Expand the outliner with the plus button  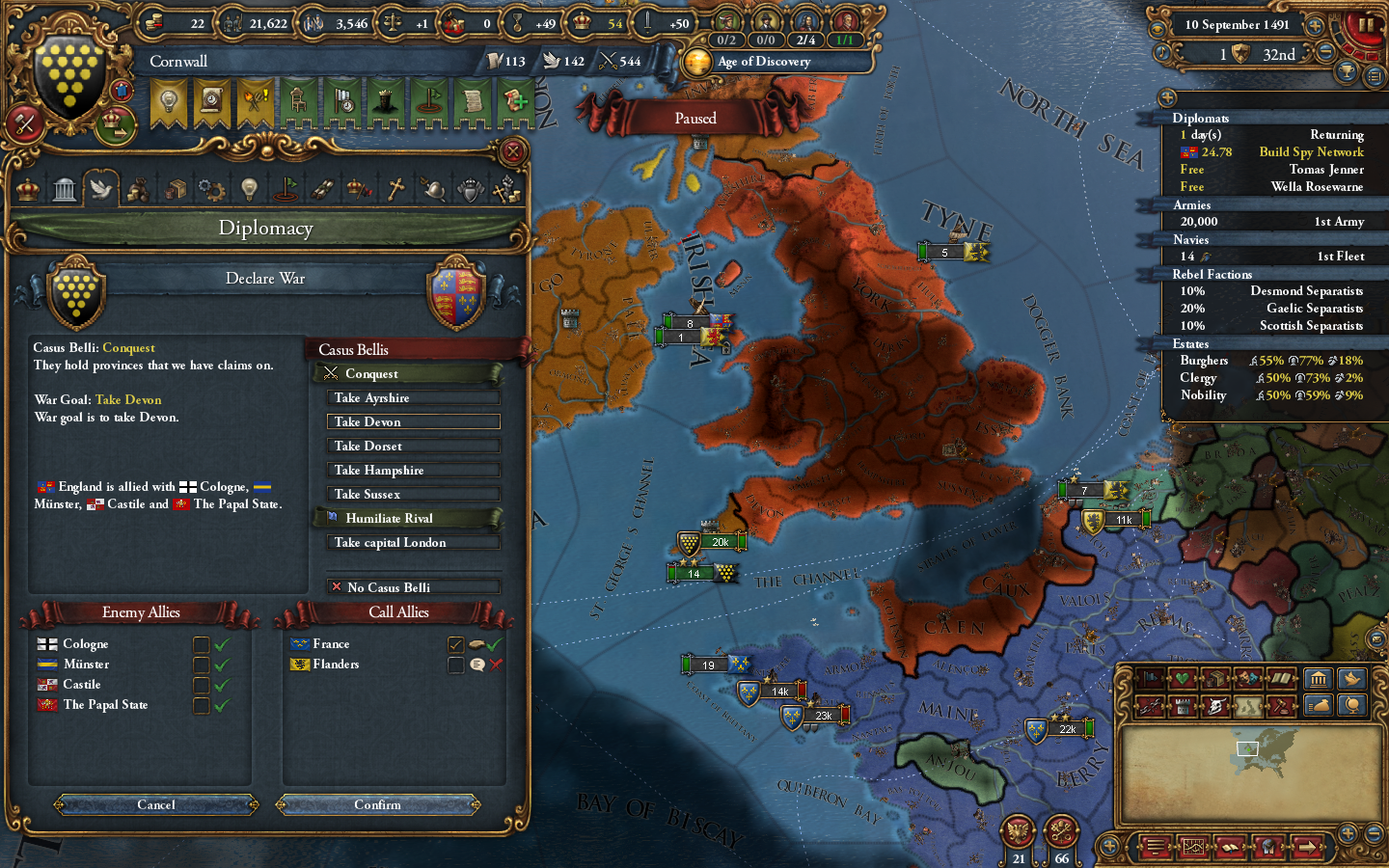[1166, 97]
